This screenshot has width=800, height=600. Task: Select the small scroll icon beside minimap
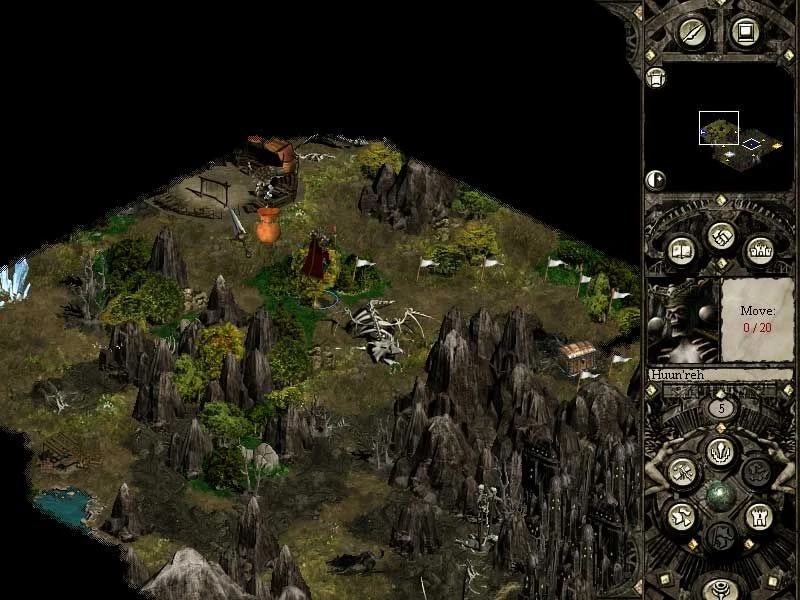[x=656, y=78]
